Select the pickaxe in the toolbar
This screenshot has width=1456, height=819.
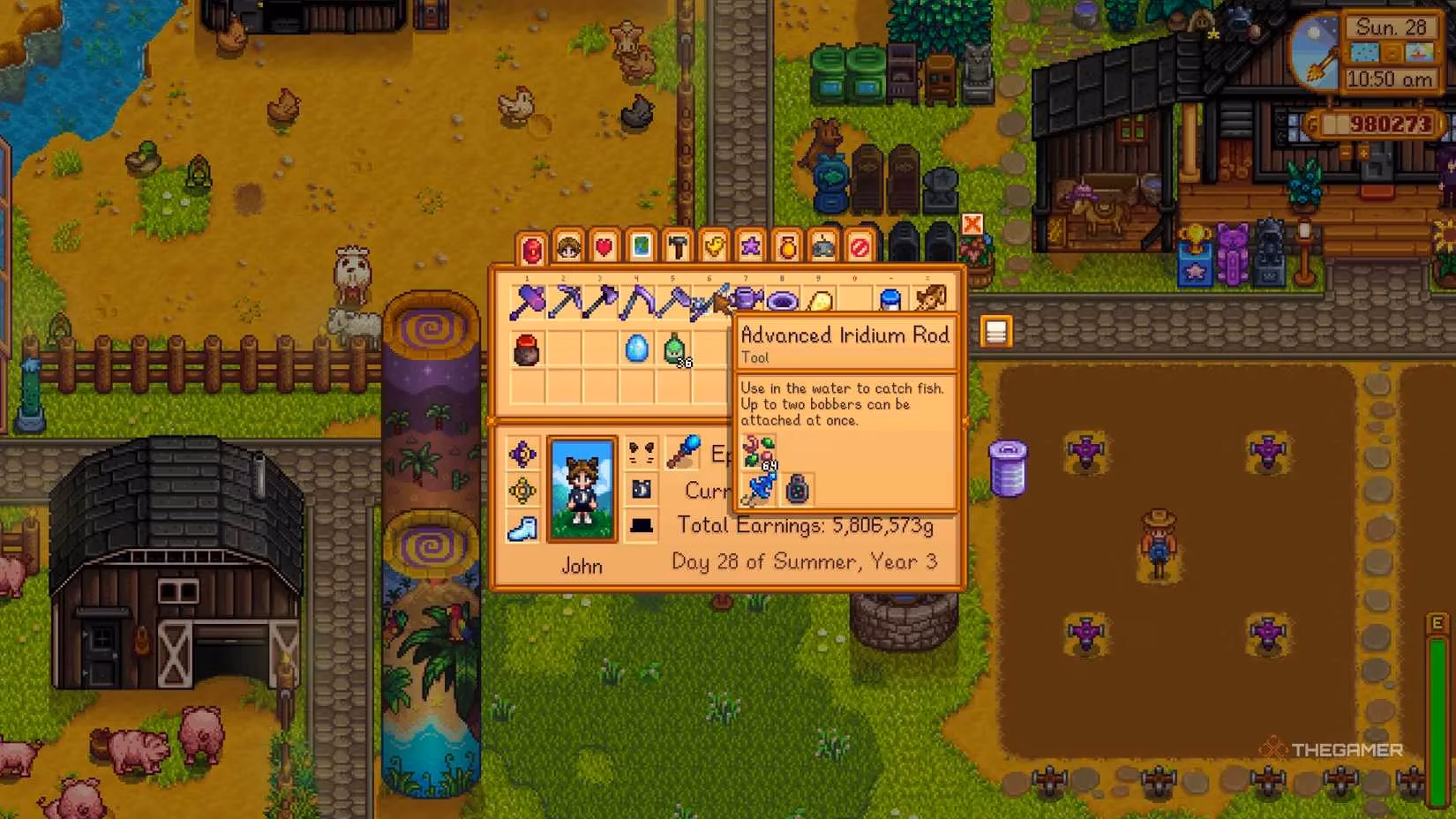click(565, 300)
